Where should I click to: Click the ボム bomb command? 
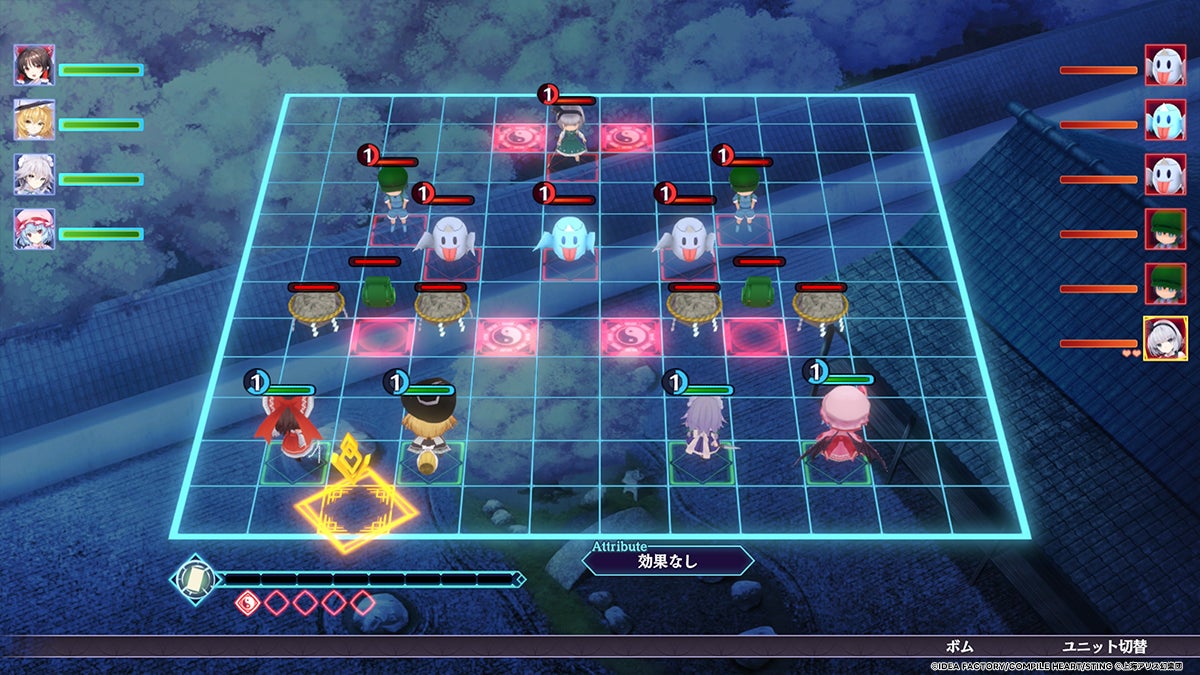click(x=958, y=647)
